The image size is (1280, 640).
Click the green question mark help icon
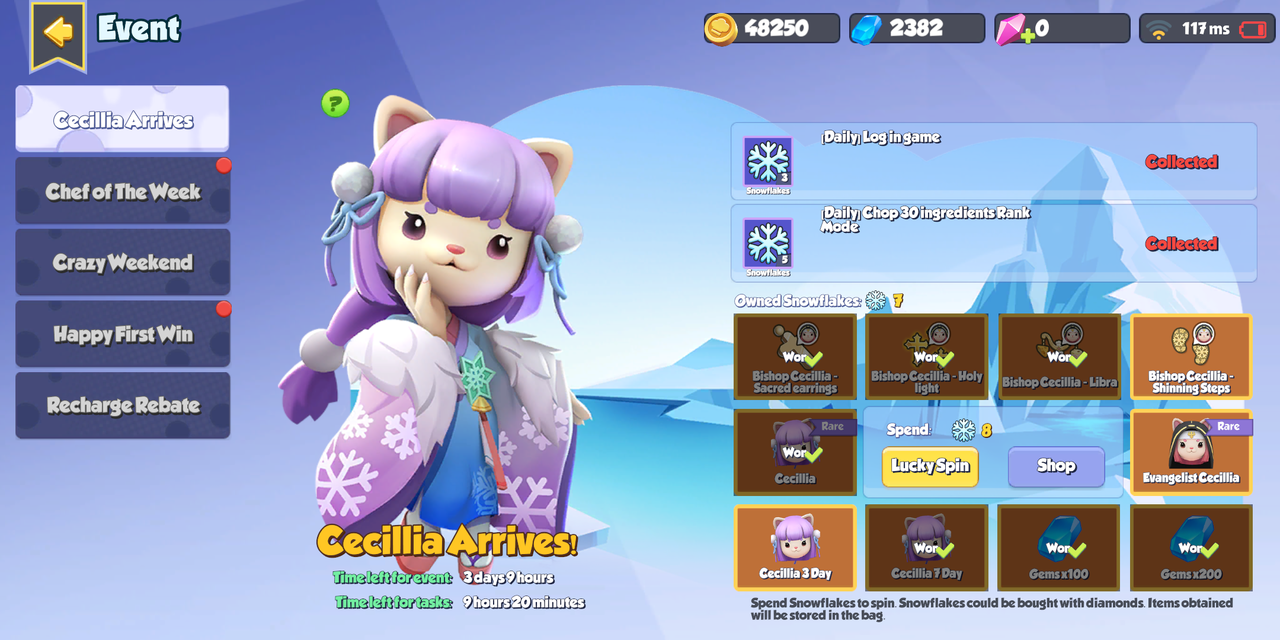point(335,103)
